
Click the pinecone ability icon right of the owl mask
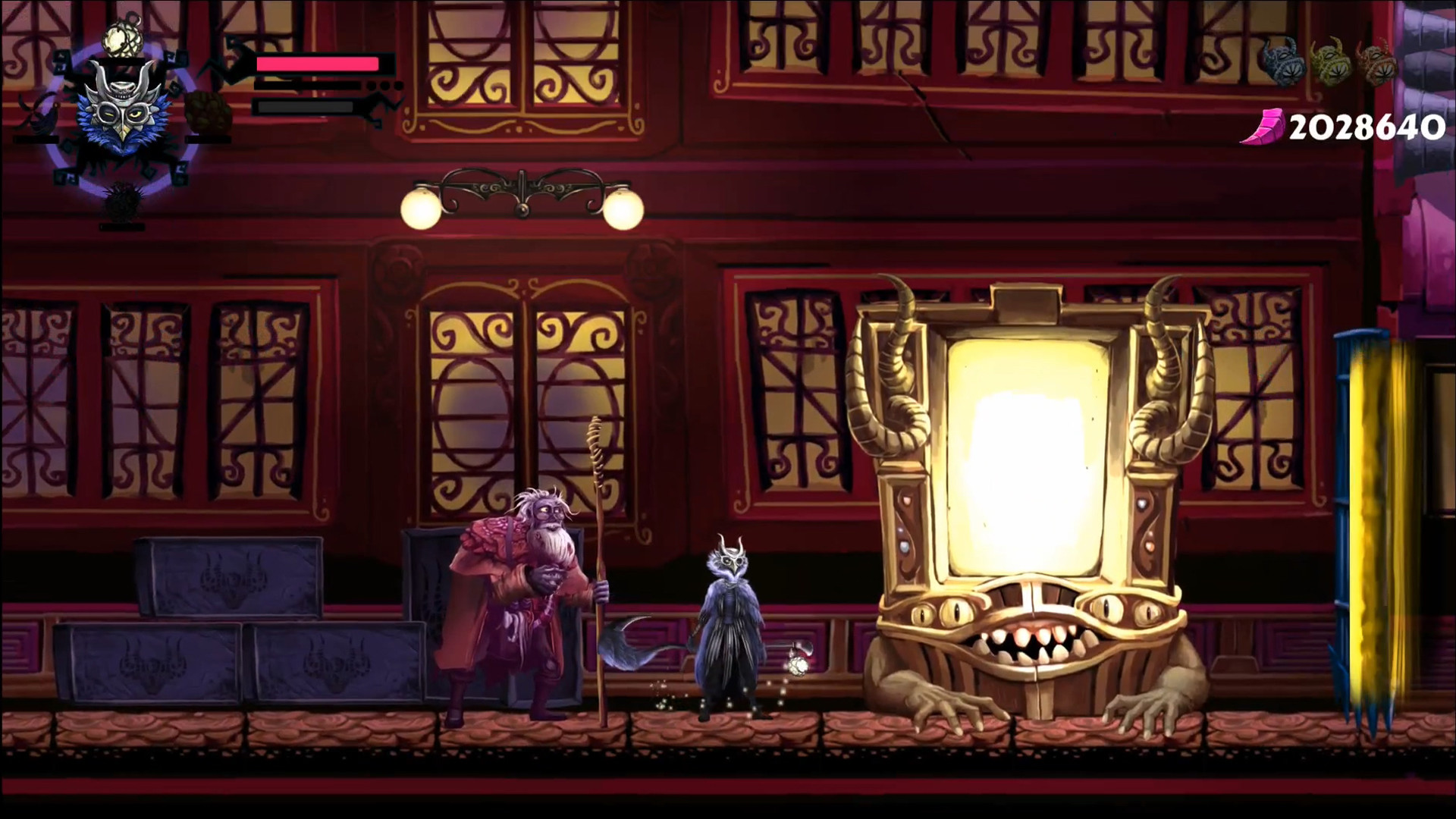pos(209,114)
